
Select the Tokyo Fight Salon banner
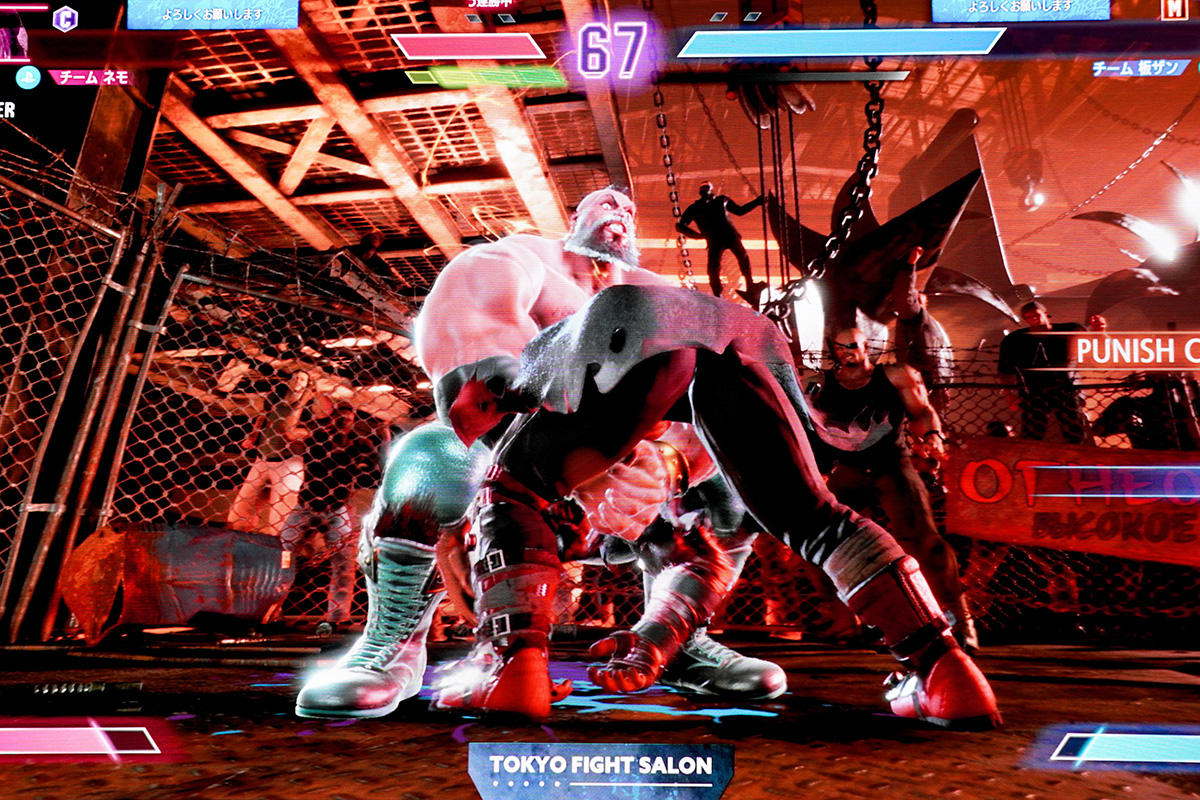[600, 767]
